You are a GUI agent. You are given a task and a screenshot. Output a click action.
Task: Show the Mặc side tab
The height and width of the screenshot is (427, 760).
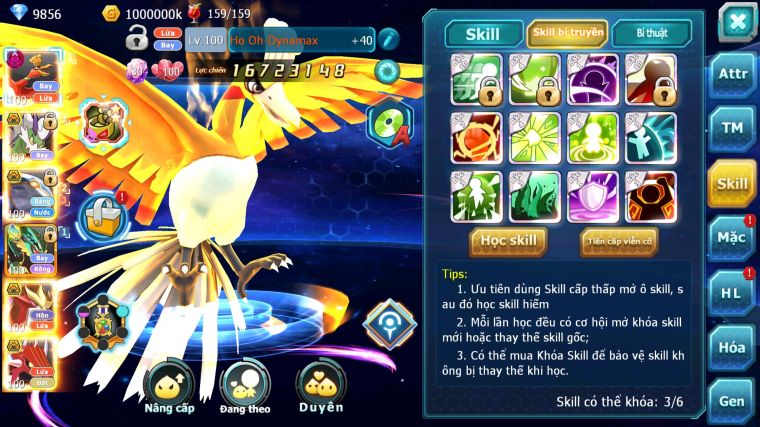pos(732,238)
